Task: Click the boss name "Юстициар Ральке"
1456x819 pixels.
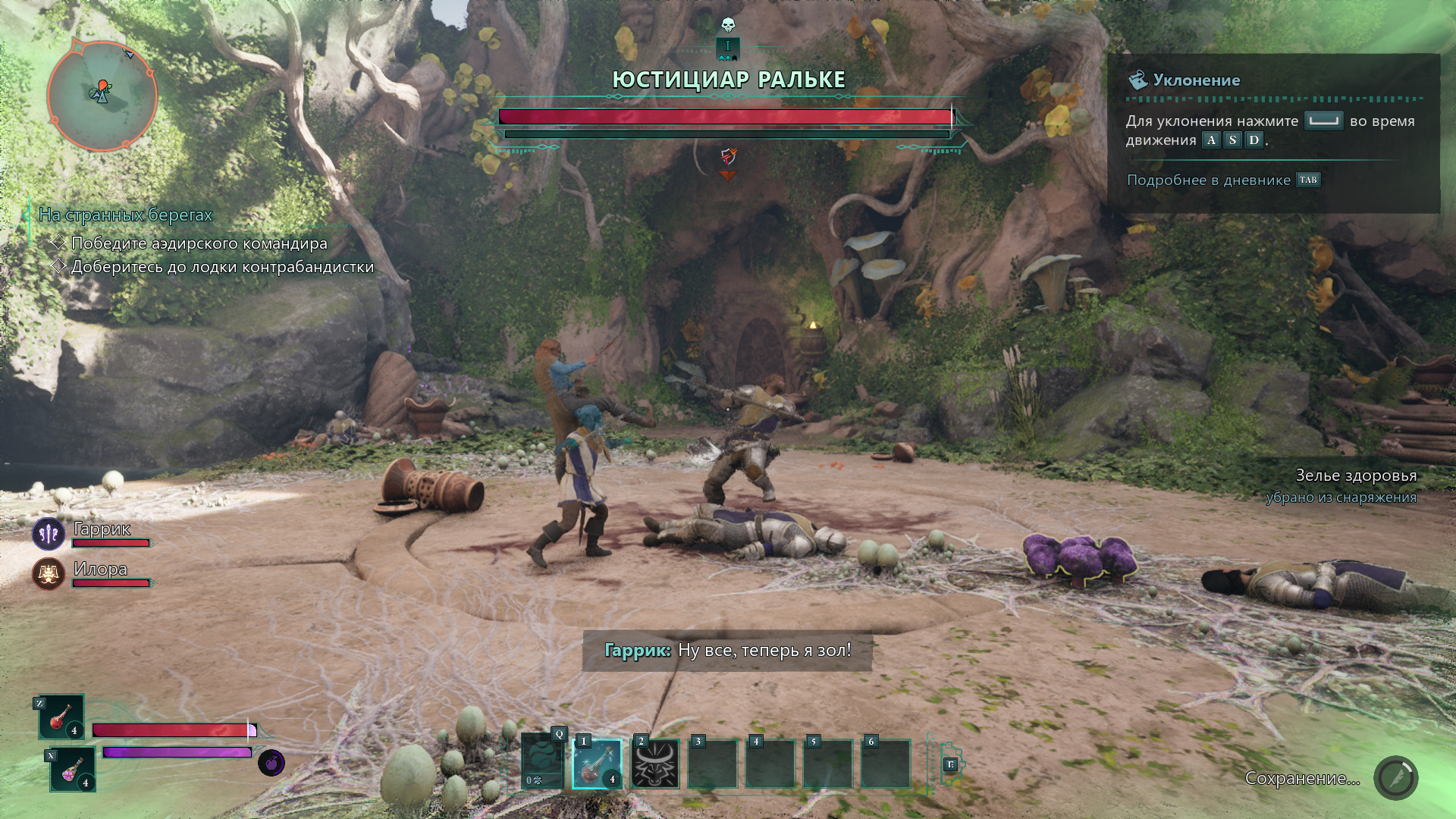Action: (x=728, y=80)
